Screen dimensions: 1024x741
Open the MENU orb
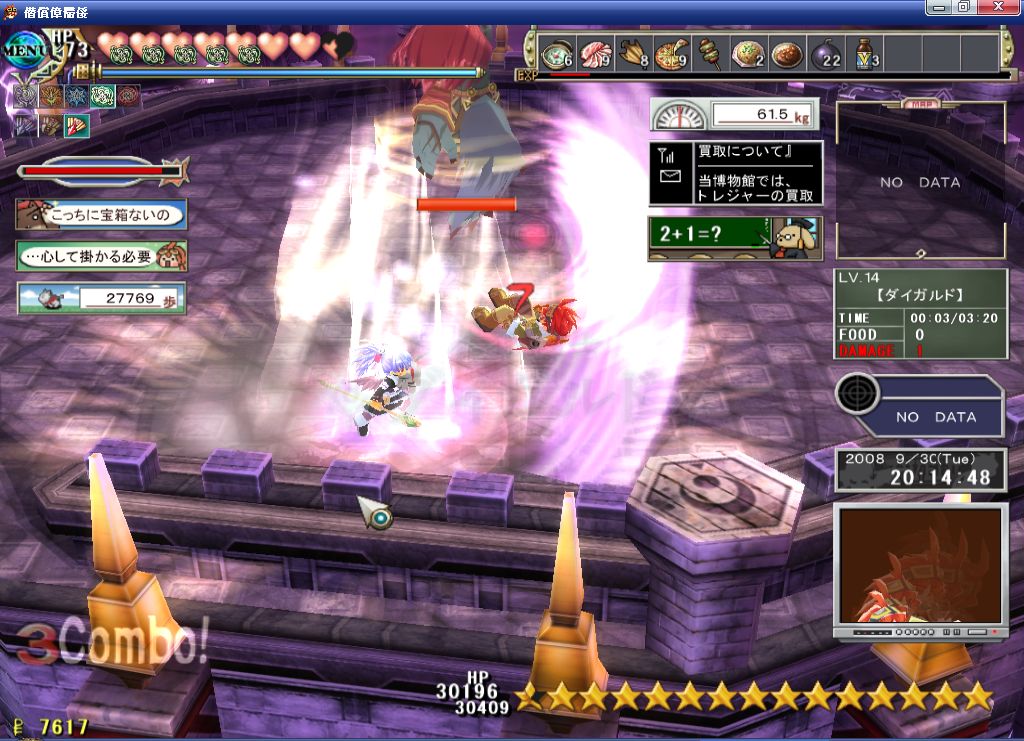point(22,50)
